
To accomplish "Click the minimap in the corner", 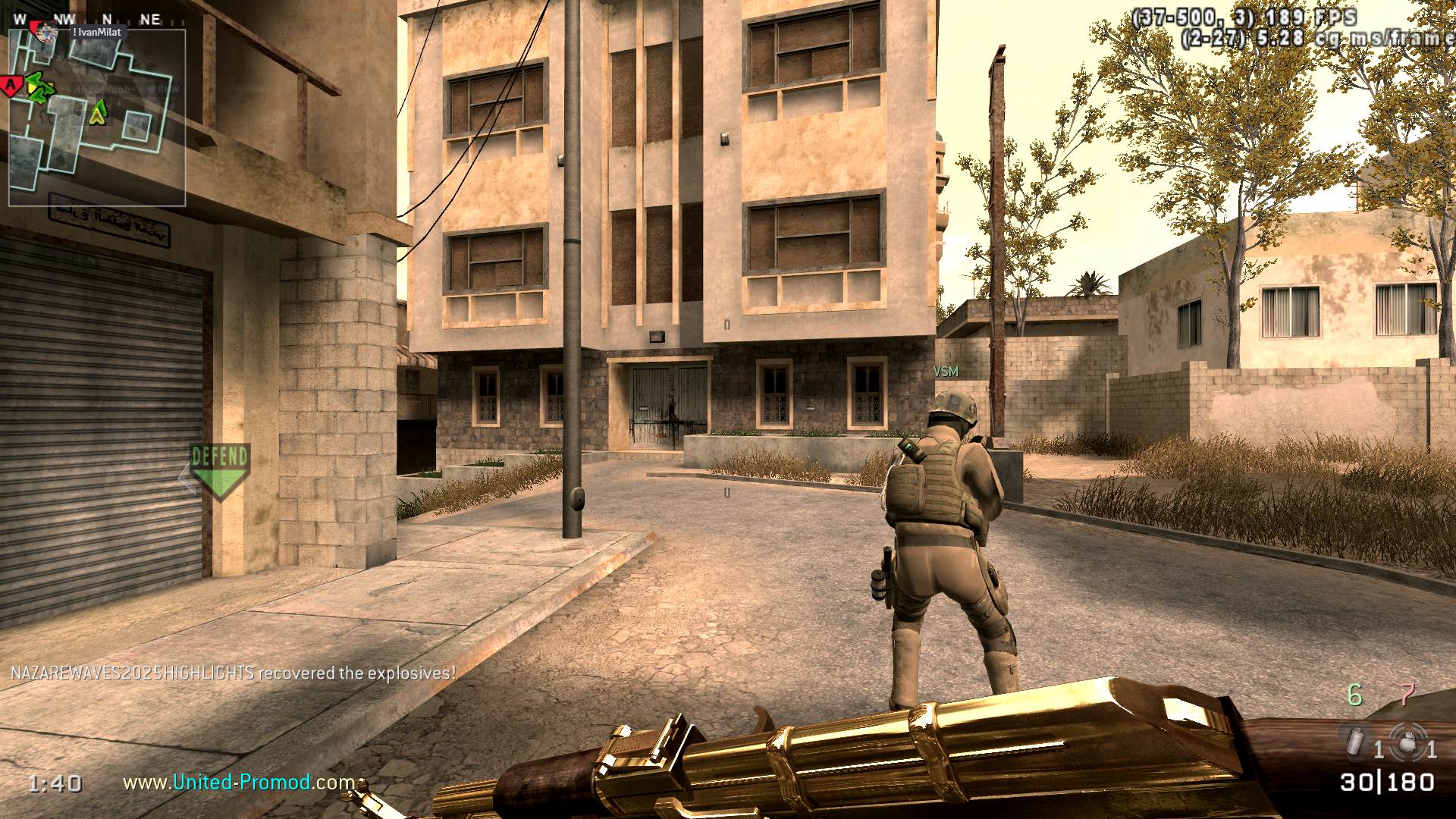I will click(97, 118).
